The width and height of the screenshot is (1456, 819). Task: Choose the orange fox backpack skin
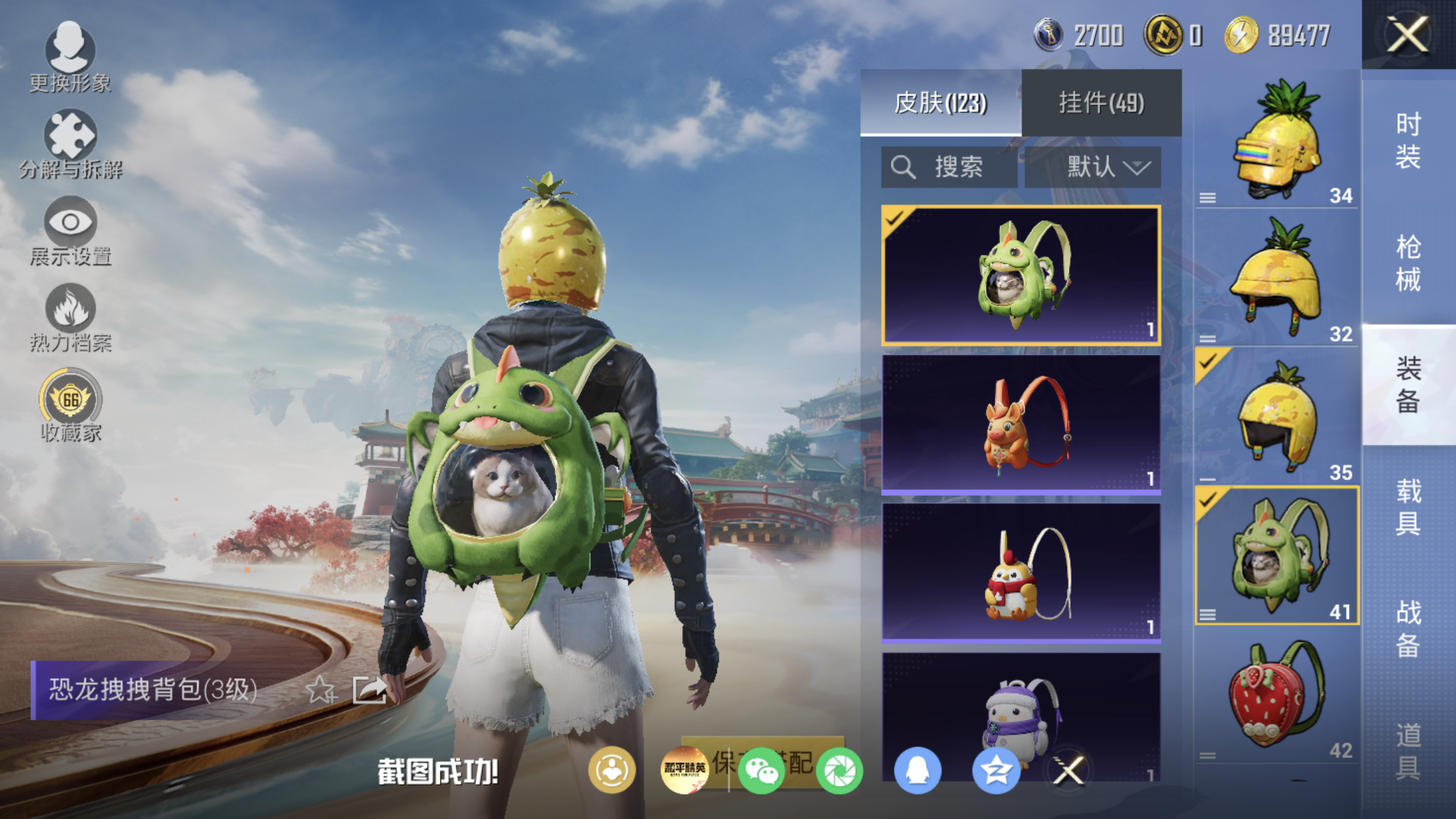pos(1021,425)
